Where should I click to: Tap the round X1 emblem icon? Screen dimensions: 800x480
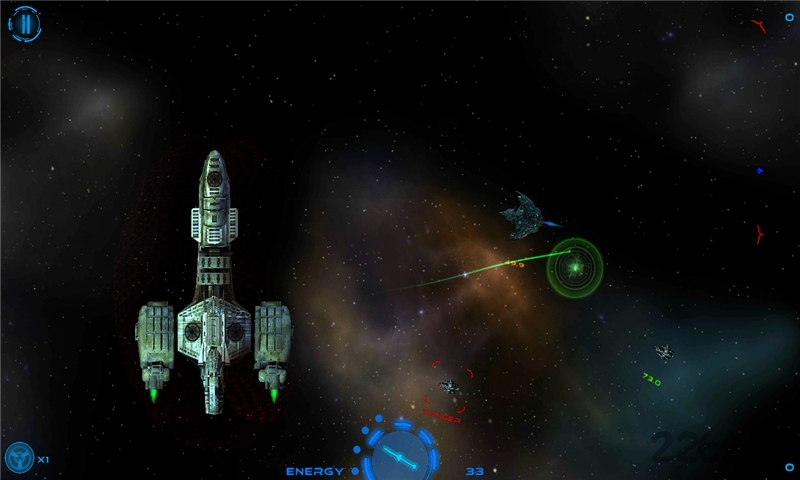(19, 459)
